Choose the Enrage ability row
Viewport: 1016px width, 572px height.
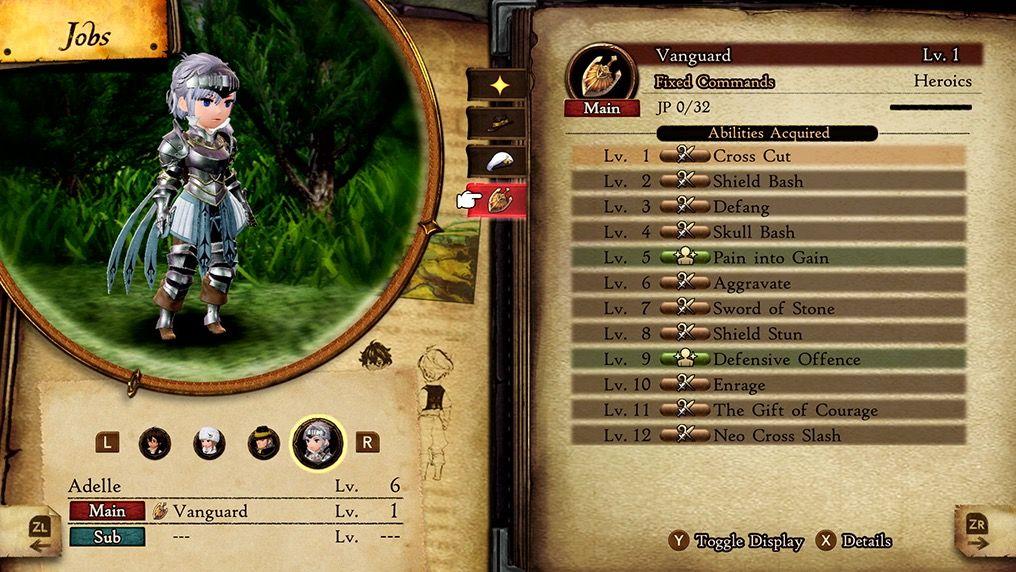point(768,384)
